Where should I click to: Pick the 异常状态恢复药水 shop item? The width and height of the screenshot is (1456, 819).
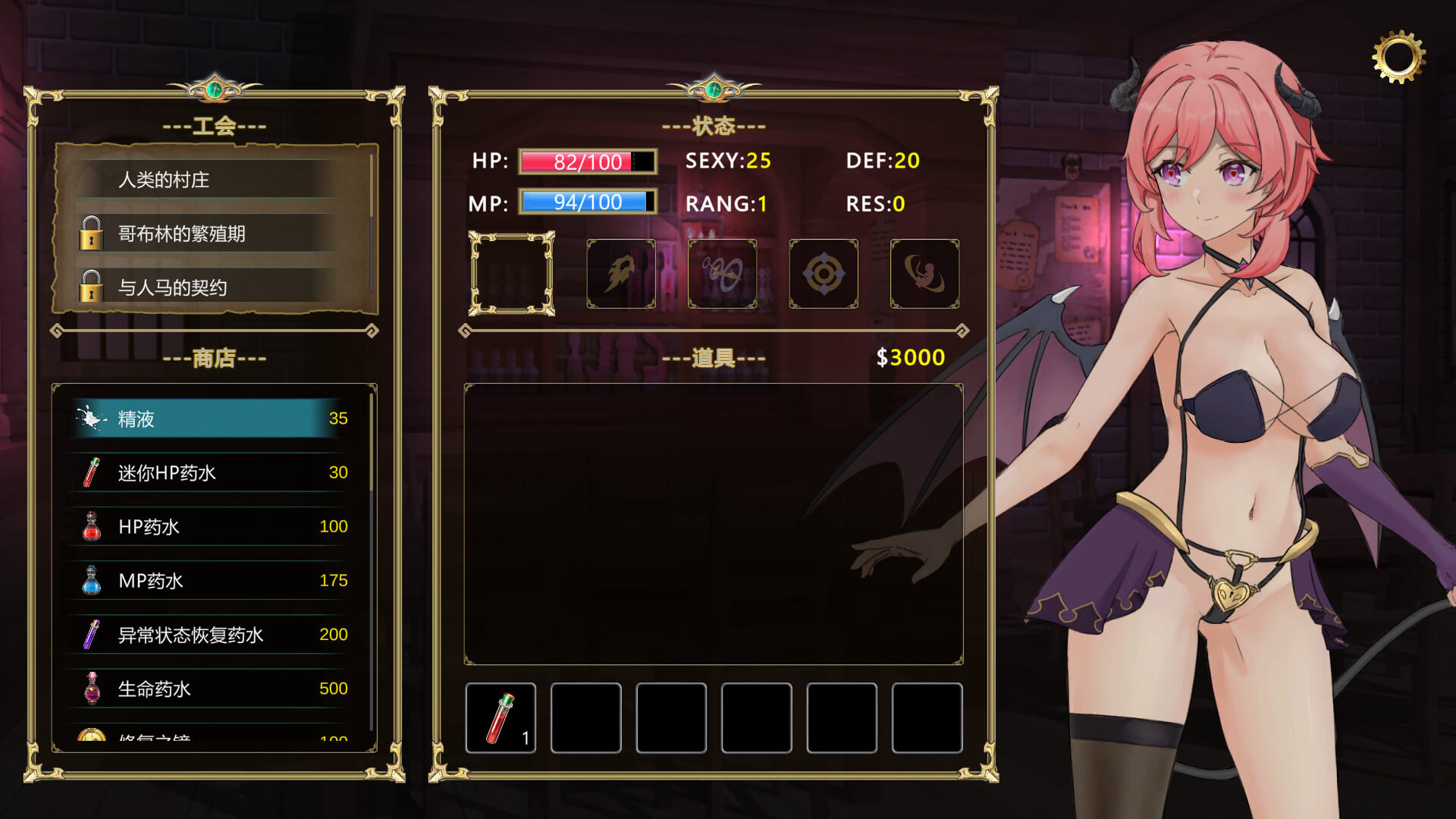point(211,635)
